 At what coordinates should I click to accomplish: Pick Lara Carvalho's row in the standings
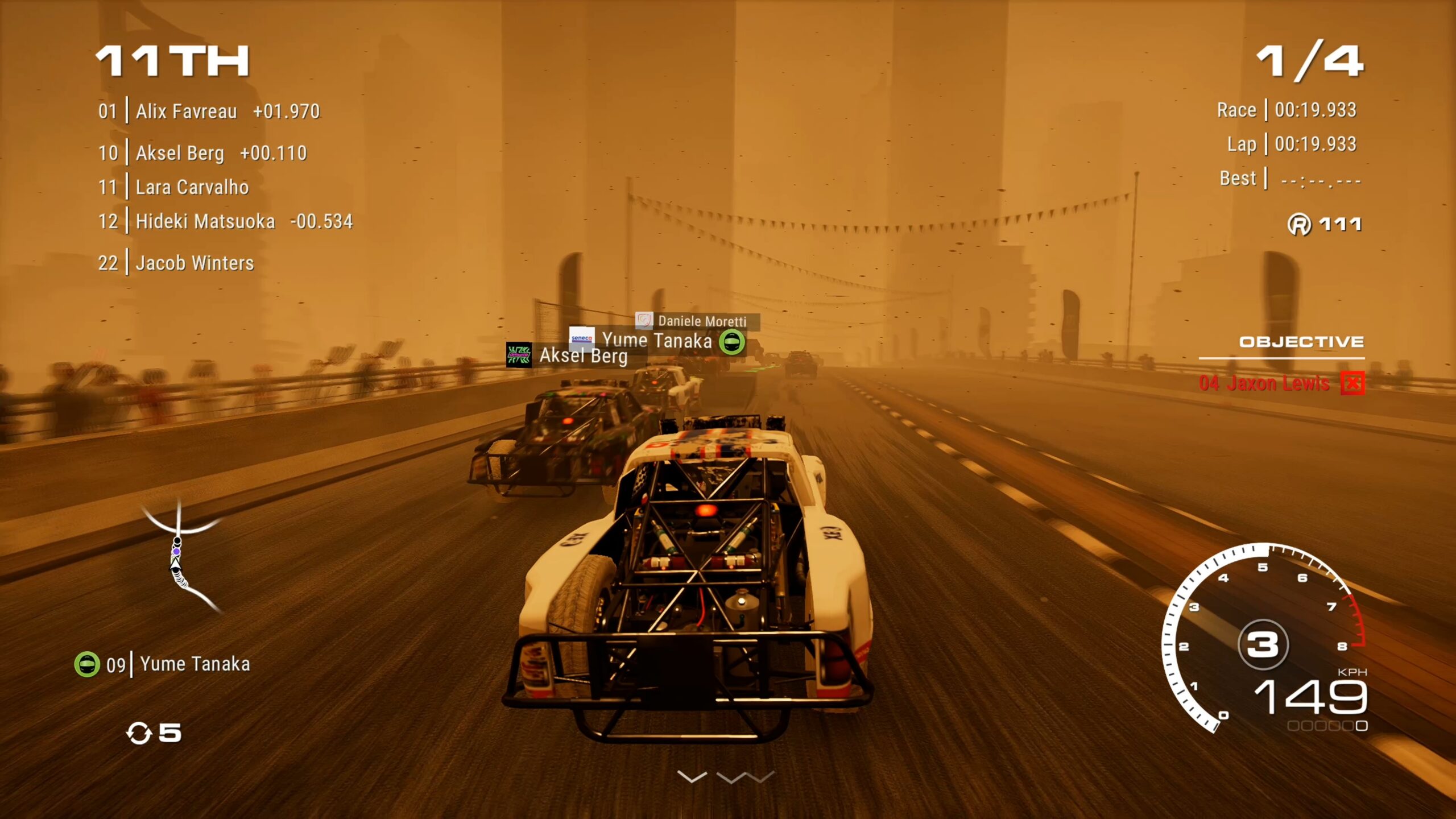point(192,187)
